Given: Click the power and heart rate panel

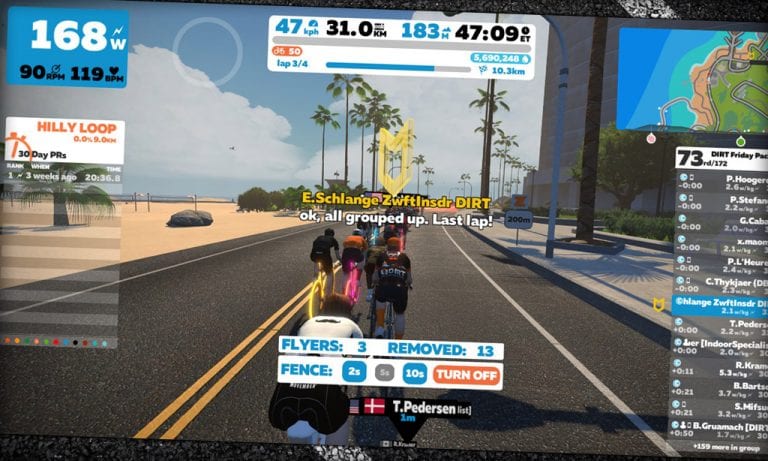Looking at the screenshot, I should pyautogui.click(x=68, y=49).
